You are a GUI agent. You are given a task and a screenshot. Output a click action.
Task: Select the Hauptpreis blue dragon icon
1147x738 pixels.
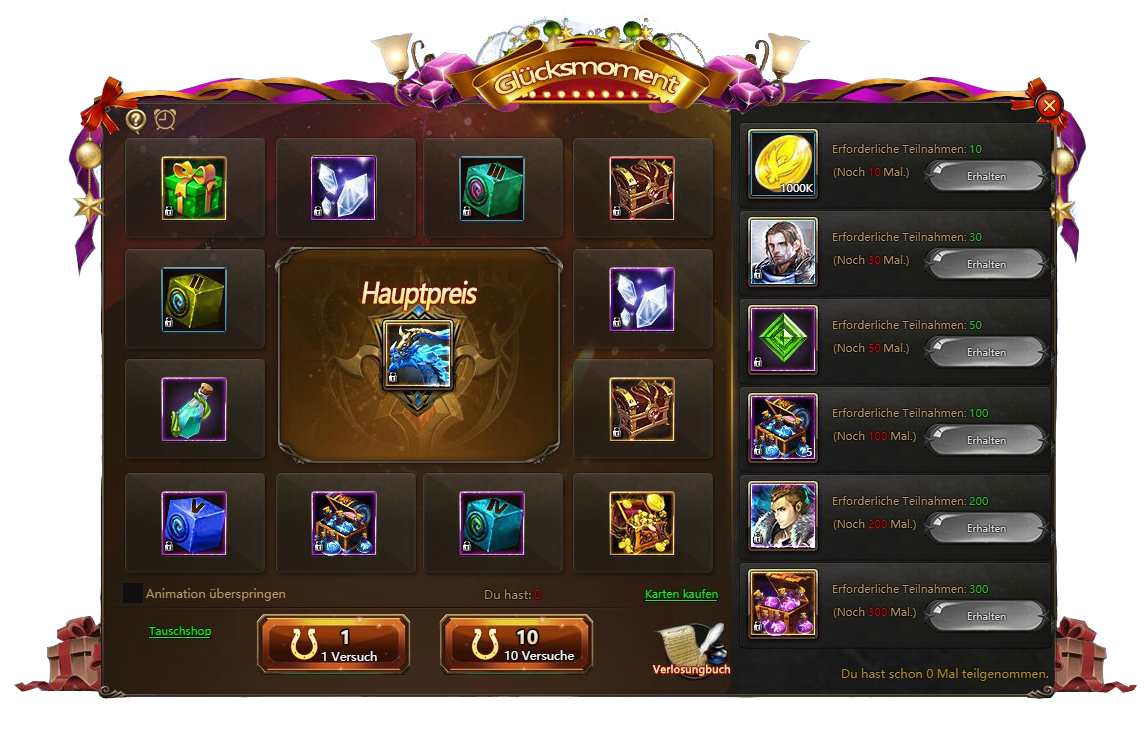coord(418,355)
